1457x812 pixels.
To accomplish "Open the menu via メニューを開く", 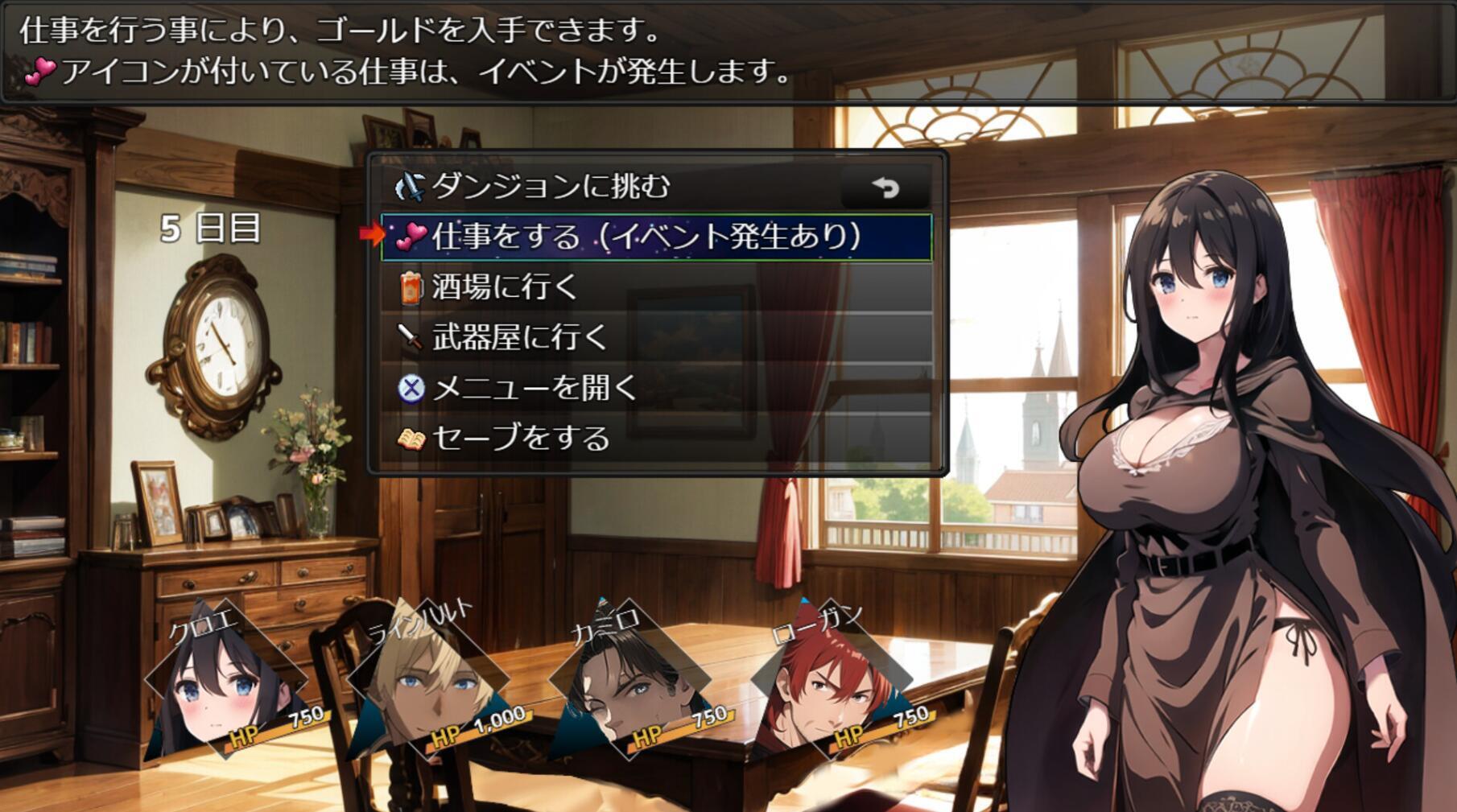I will [x=531, y=388].
